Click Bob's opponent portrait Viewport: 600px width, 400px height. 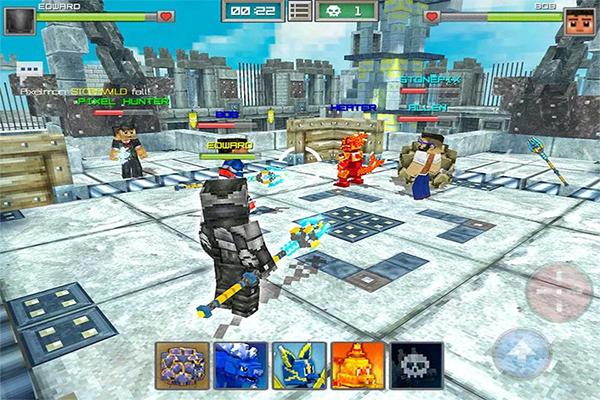[x=578, y=19]
